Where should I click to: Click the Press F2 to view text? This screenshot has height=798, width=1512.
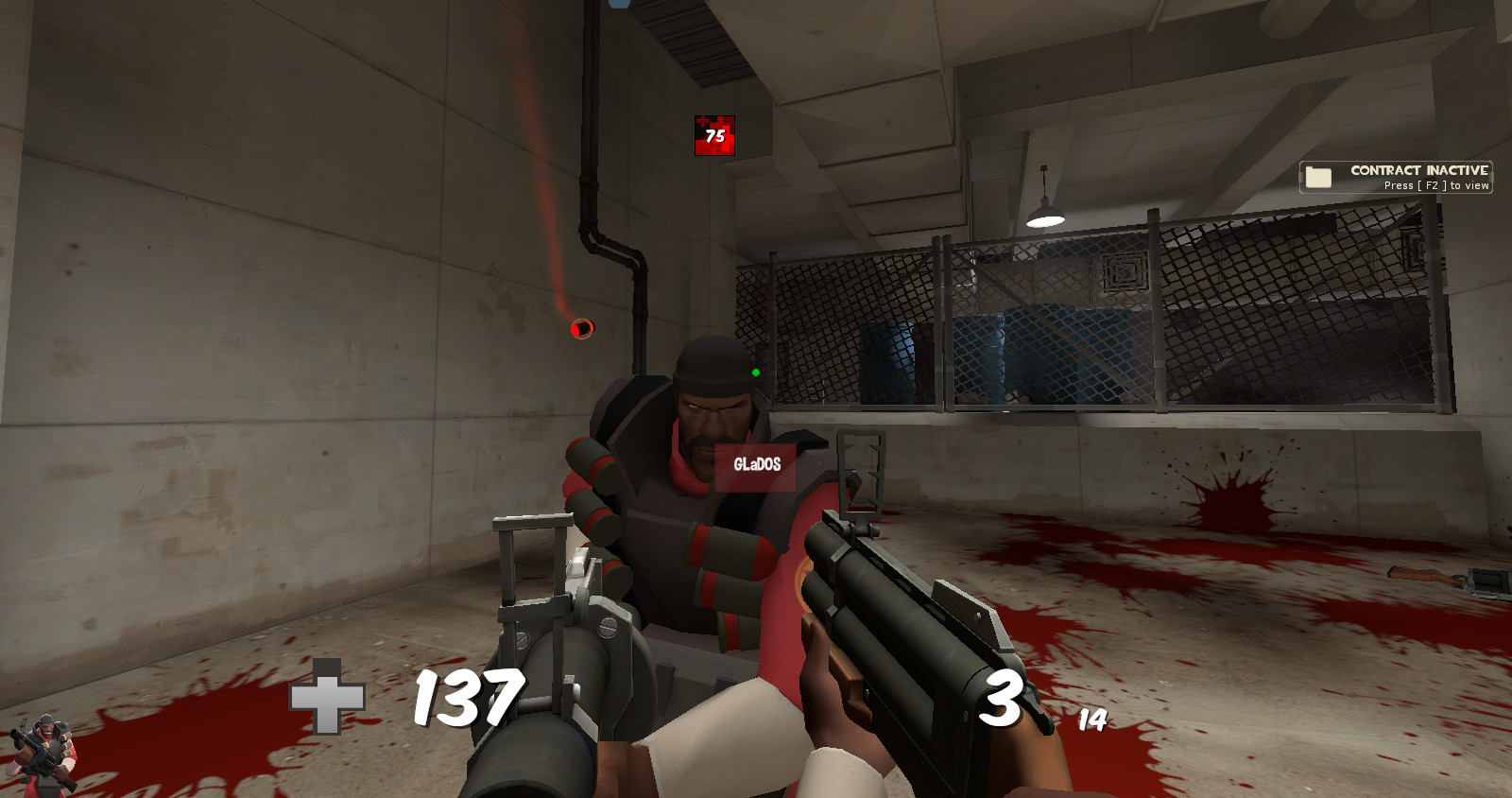coord(1435,186)
